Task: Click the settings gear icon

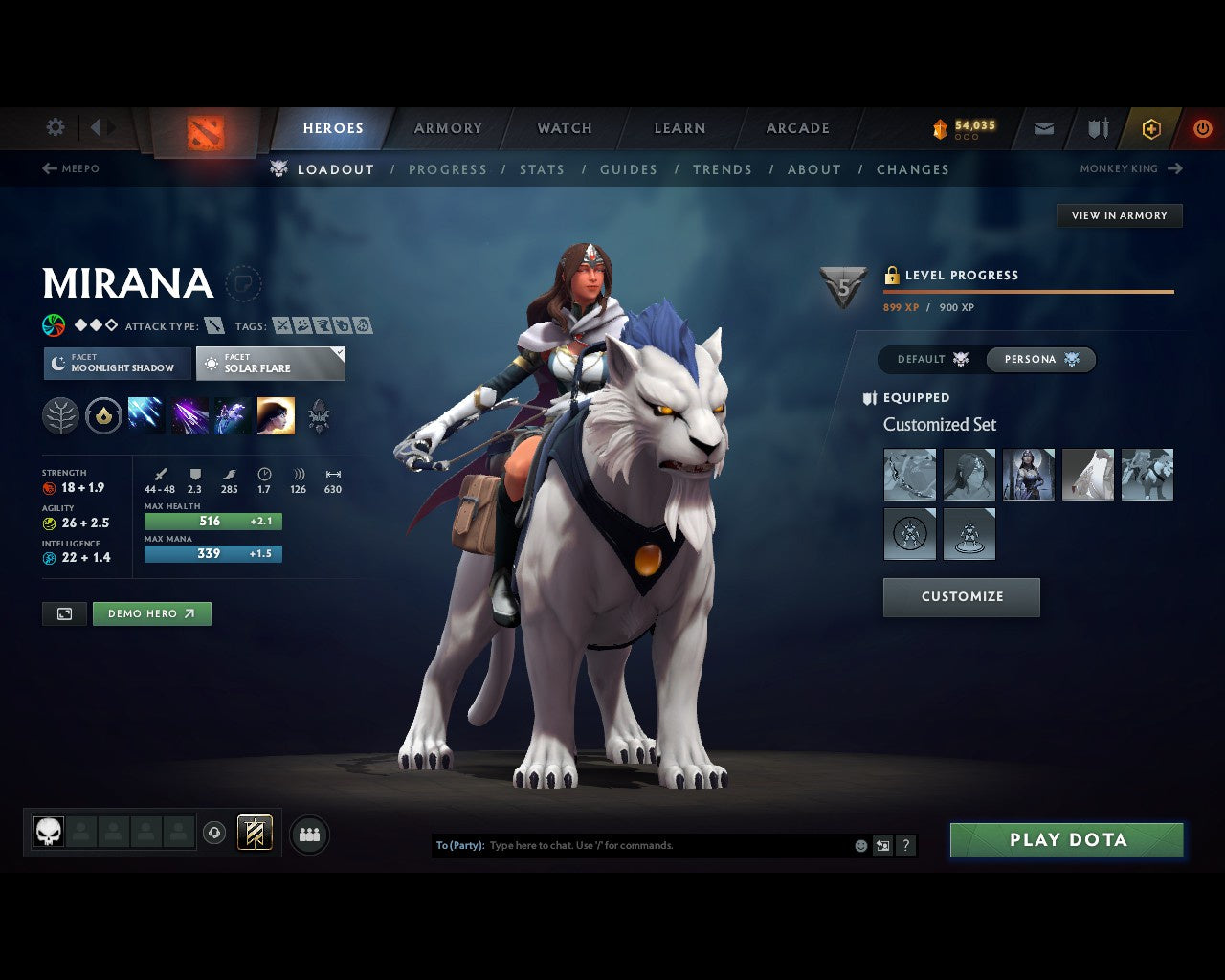Action: click(55, 126)
